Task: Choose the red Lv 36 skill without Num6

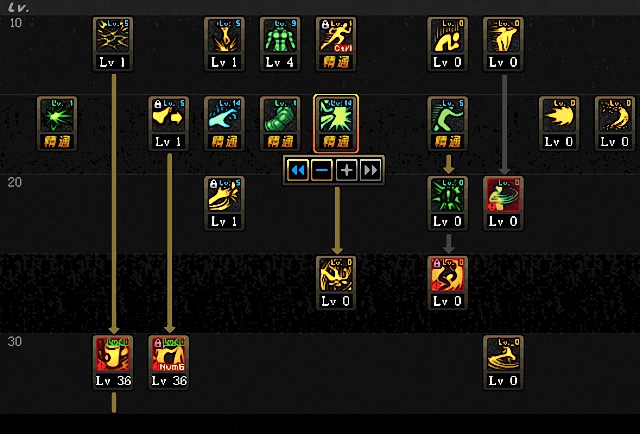Action: coord(113,355)
